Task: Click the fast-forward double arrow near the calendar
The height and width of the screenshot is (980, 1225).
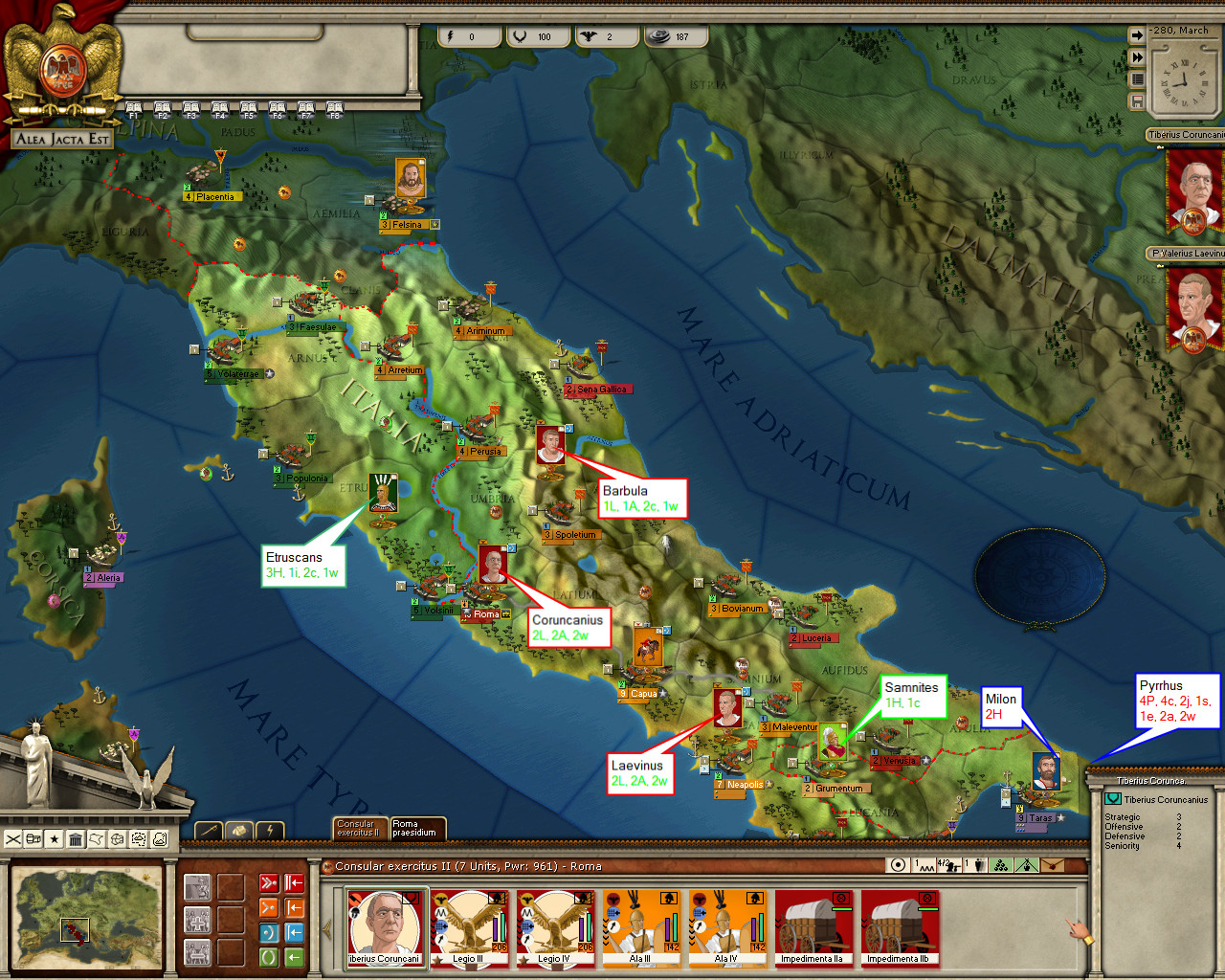Action: 1137,56
